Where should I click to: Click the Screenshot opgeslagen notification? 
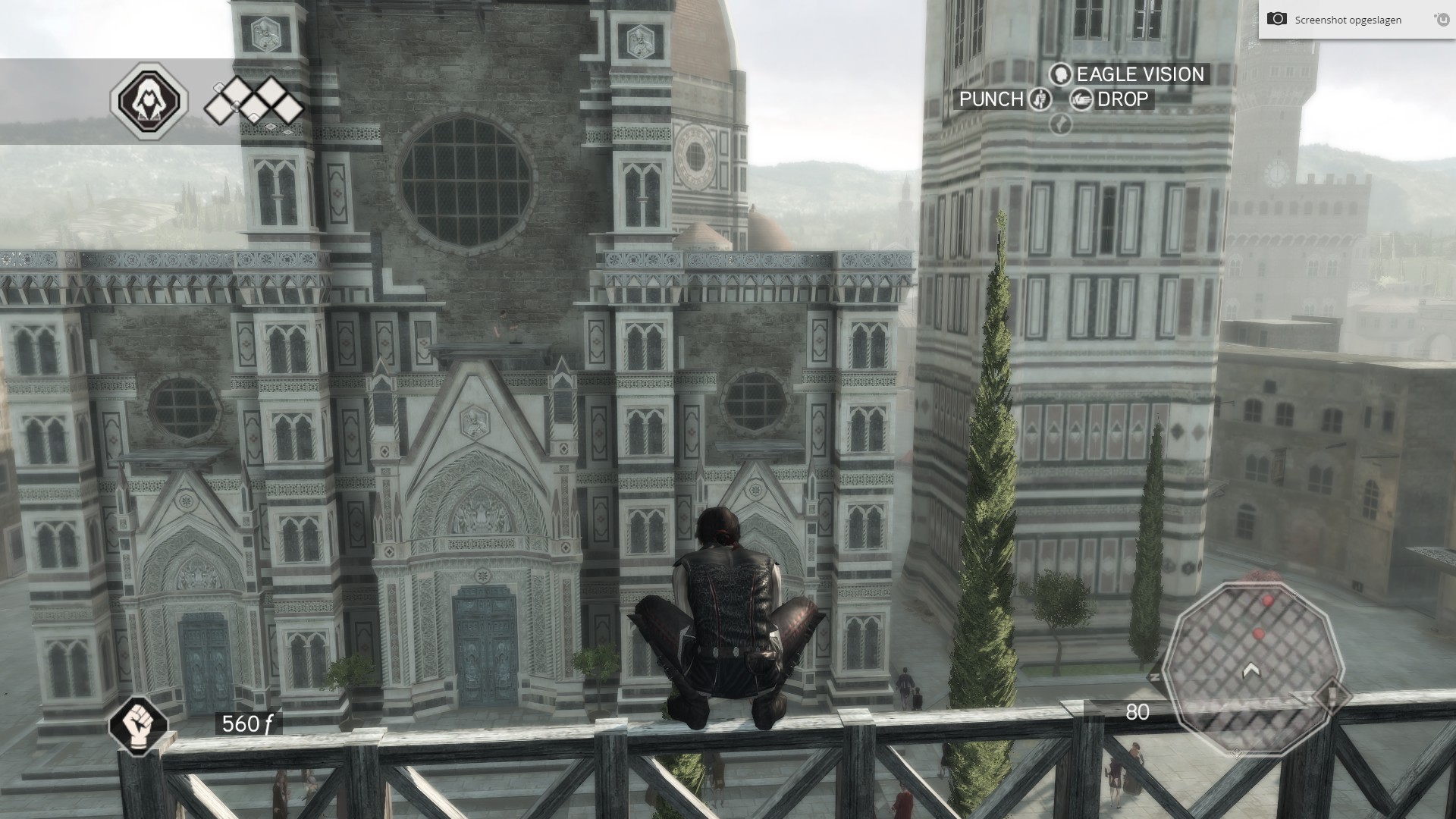[1348, 20]
